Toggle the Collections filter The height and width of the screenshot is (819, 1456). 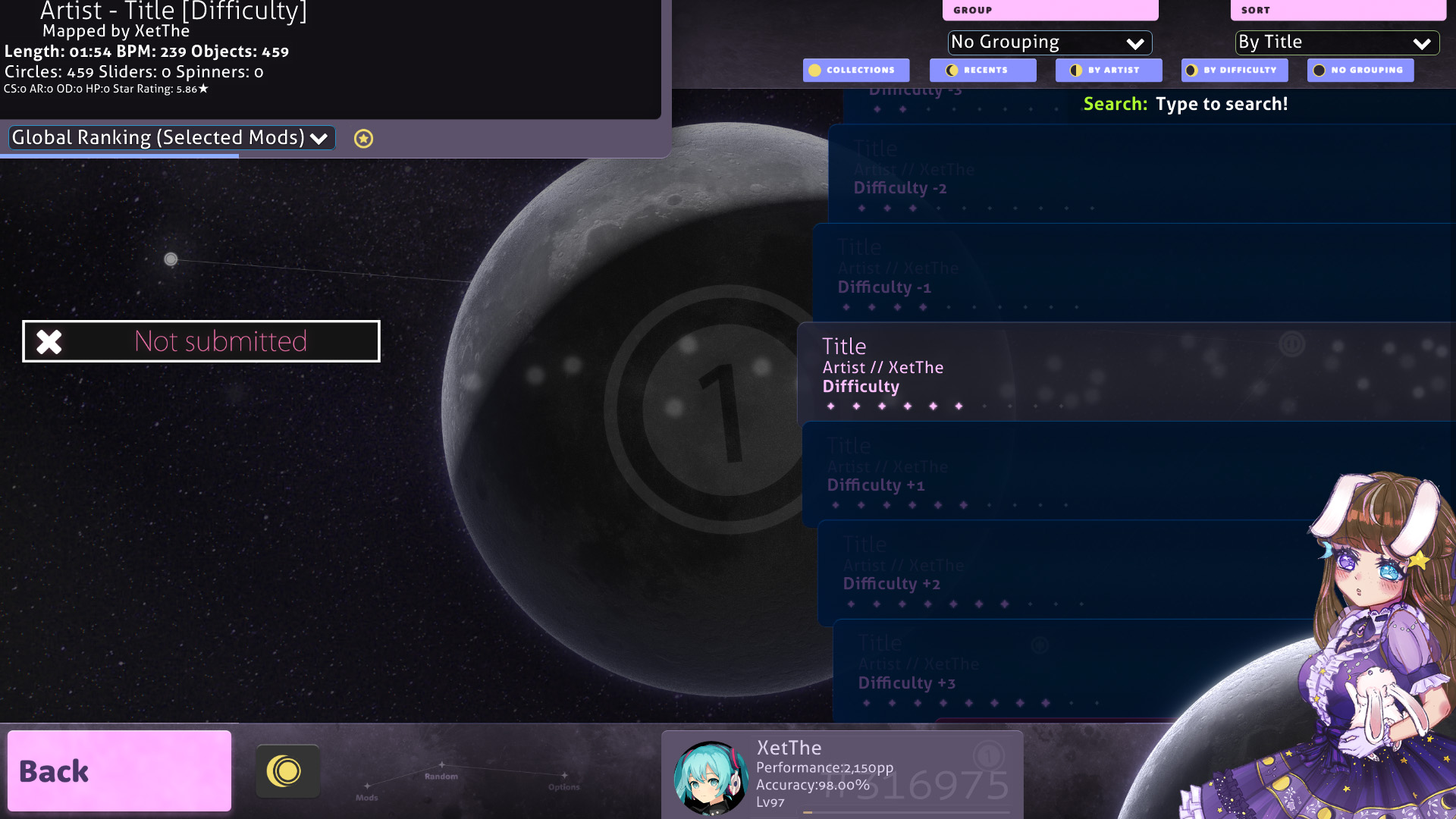click(x=855, y=70)
